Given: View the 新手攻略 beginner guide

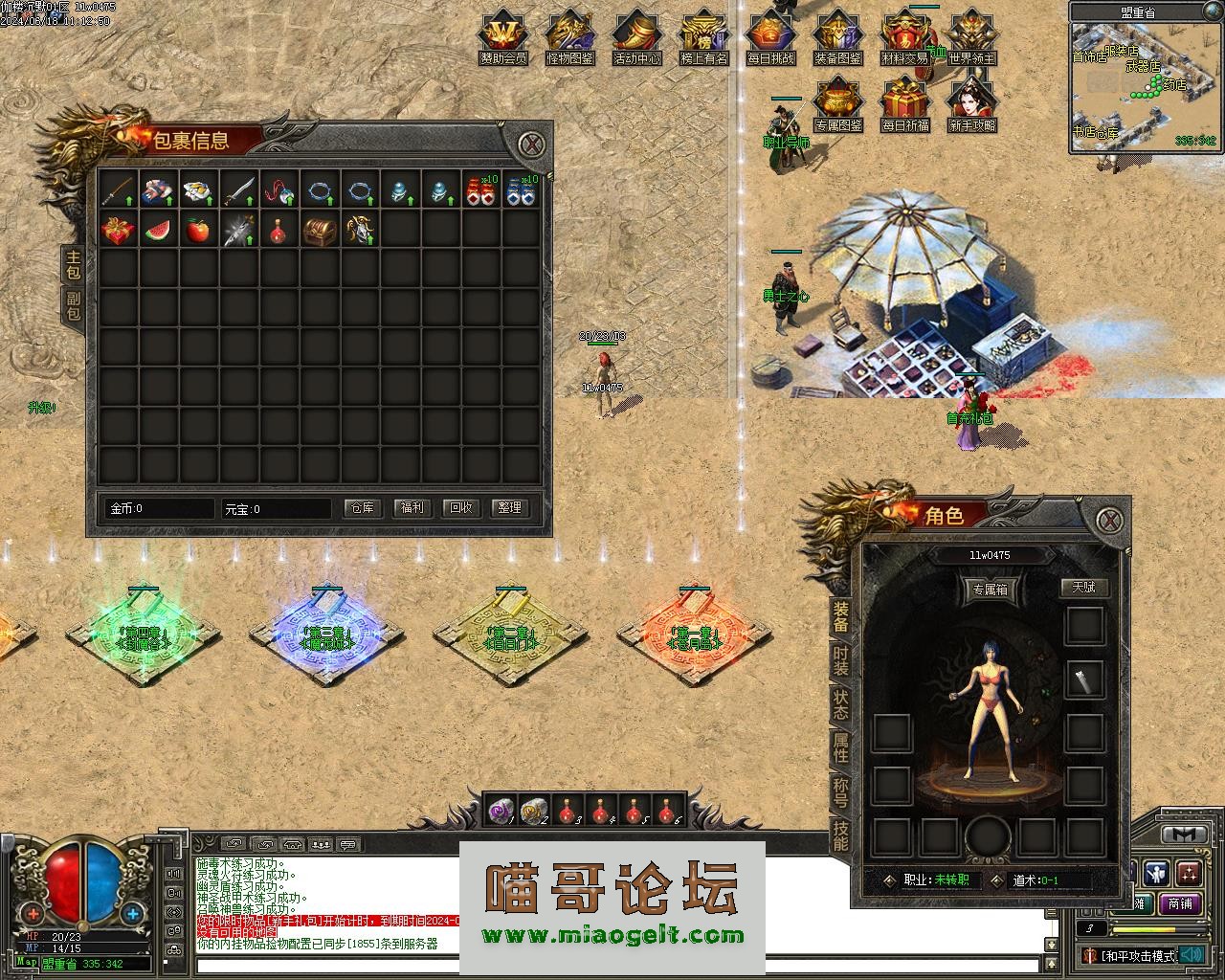Looking at the screenshot, I should 972,106.
